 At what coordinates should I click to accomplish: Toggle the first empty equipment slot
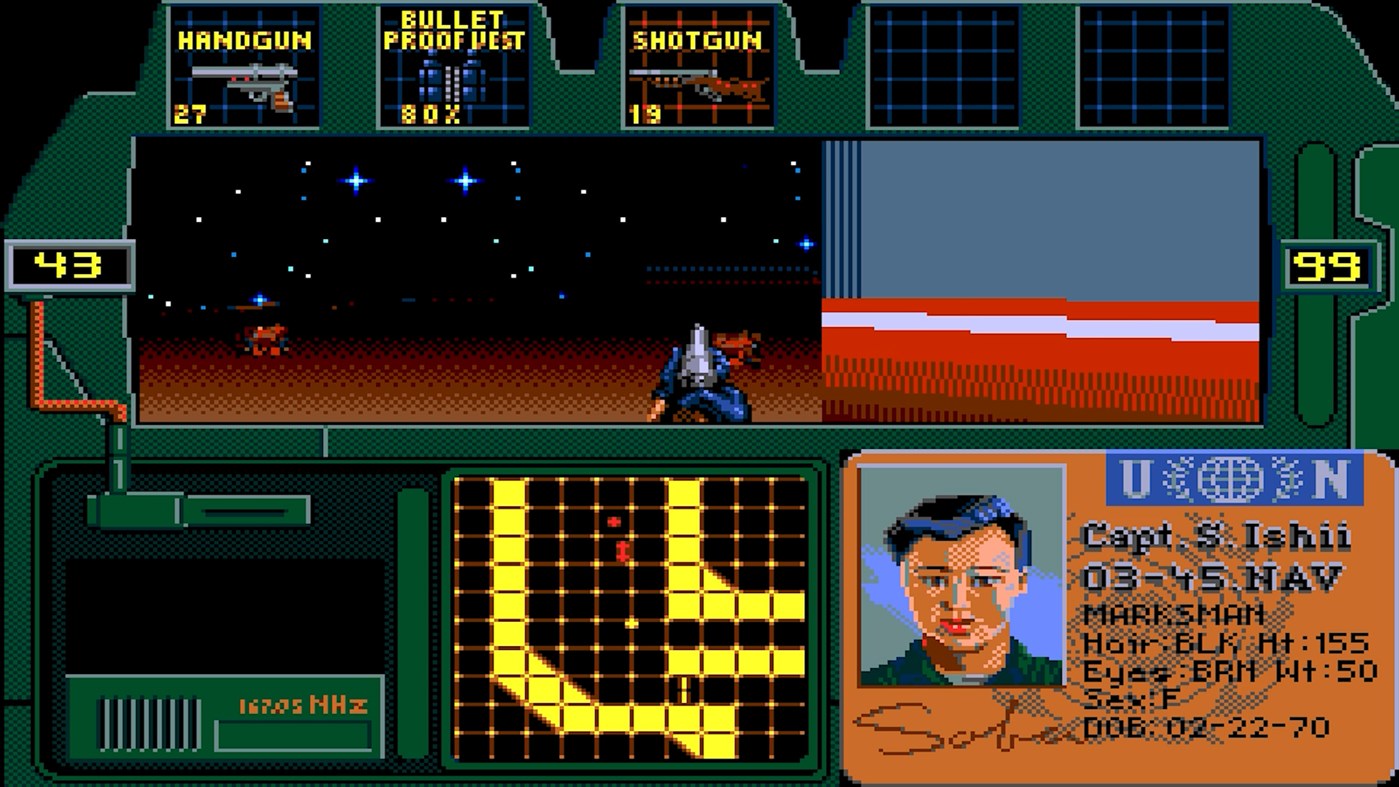[x=945, y=65]
